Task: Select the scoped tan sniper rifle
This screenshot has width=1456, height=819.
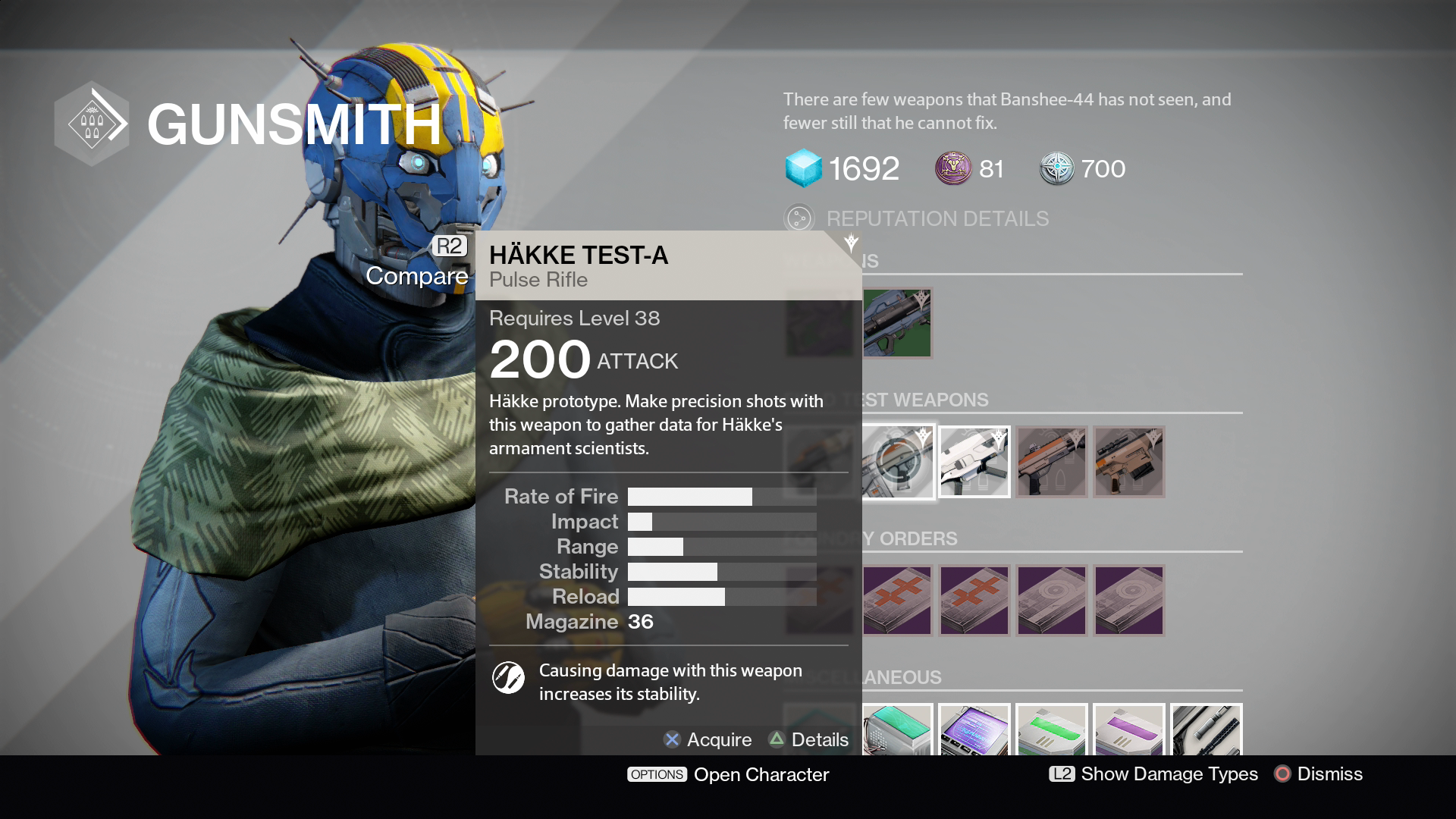Action: coord(1129,462)
